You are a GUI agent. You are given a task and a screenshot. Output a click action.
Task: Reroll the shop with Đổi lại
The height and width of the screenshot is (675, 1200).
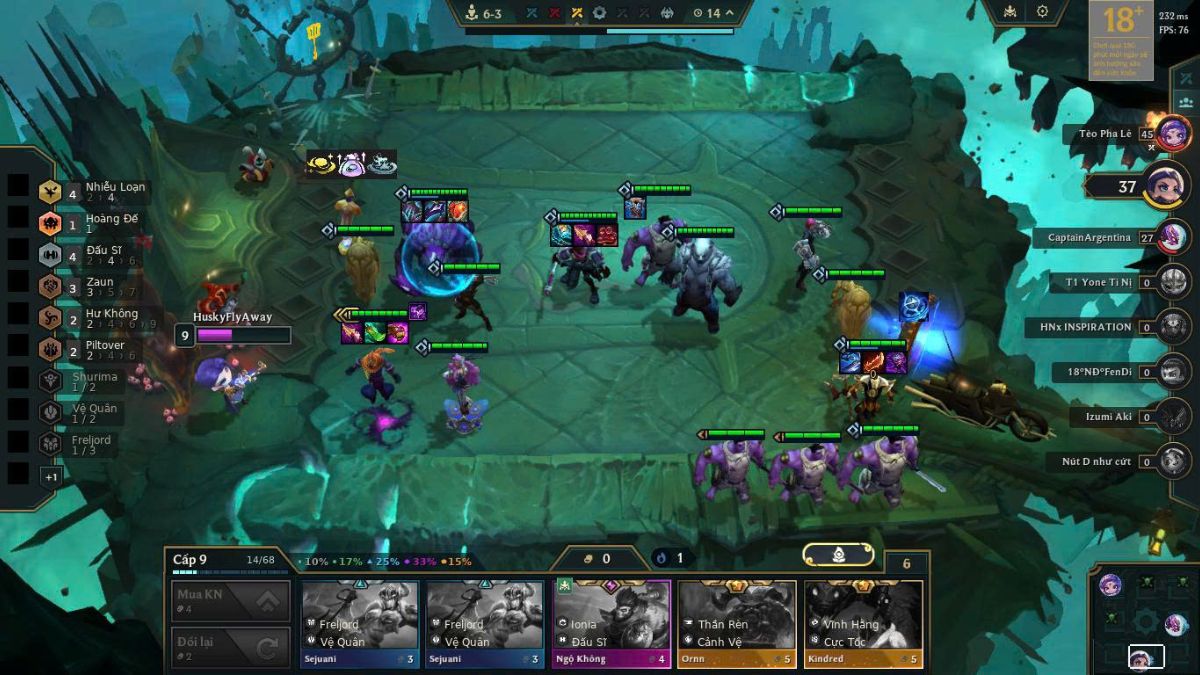click(x=230, y=647)
